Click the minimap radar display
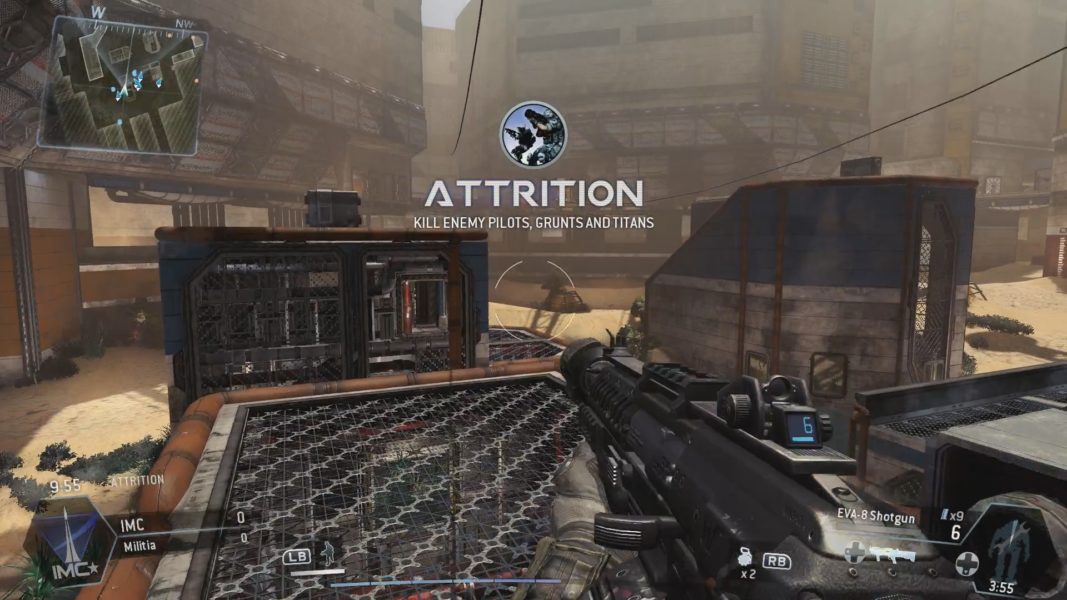The height and width of the screenshot is (600, 1067). coord(122,85)
